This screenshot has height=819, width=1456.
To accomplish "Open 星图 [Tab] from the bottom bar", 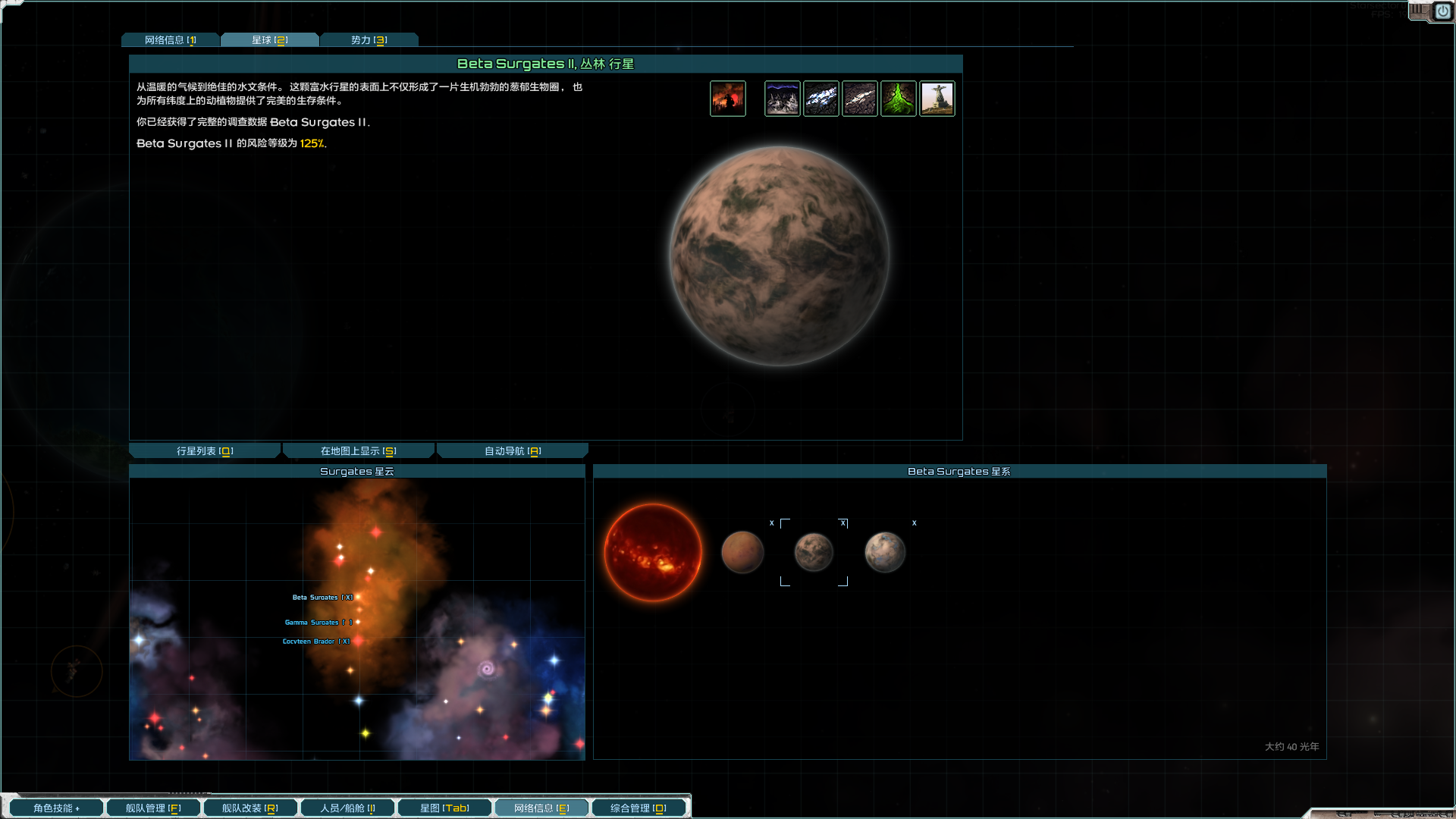I will tap(444, 807).
